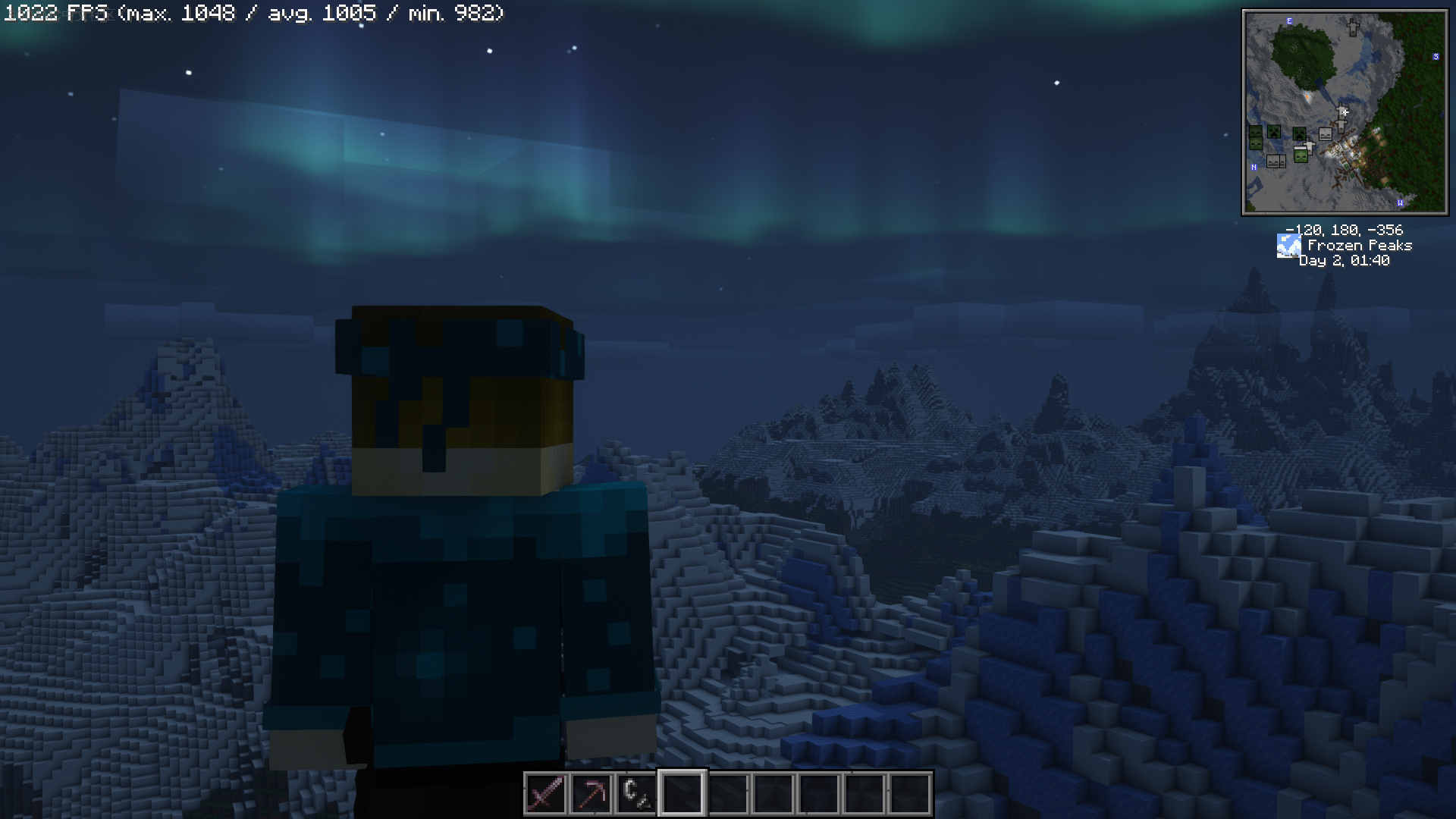
Task: Click the S compass marker on minimap
Action: tap(1436, 57)
